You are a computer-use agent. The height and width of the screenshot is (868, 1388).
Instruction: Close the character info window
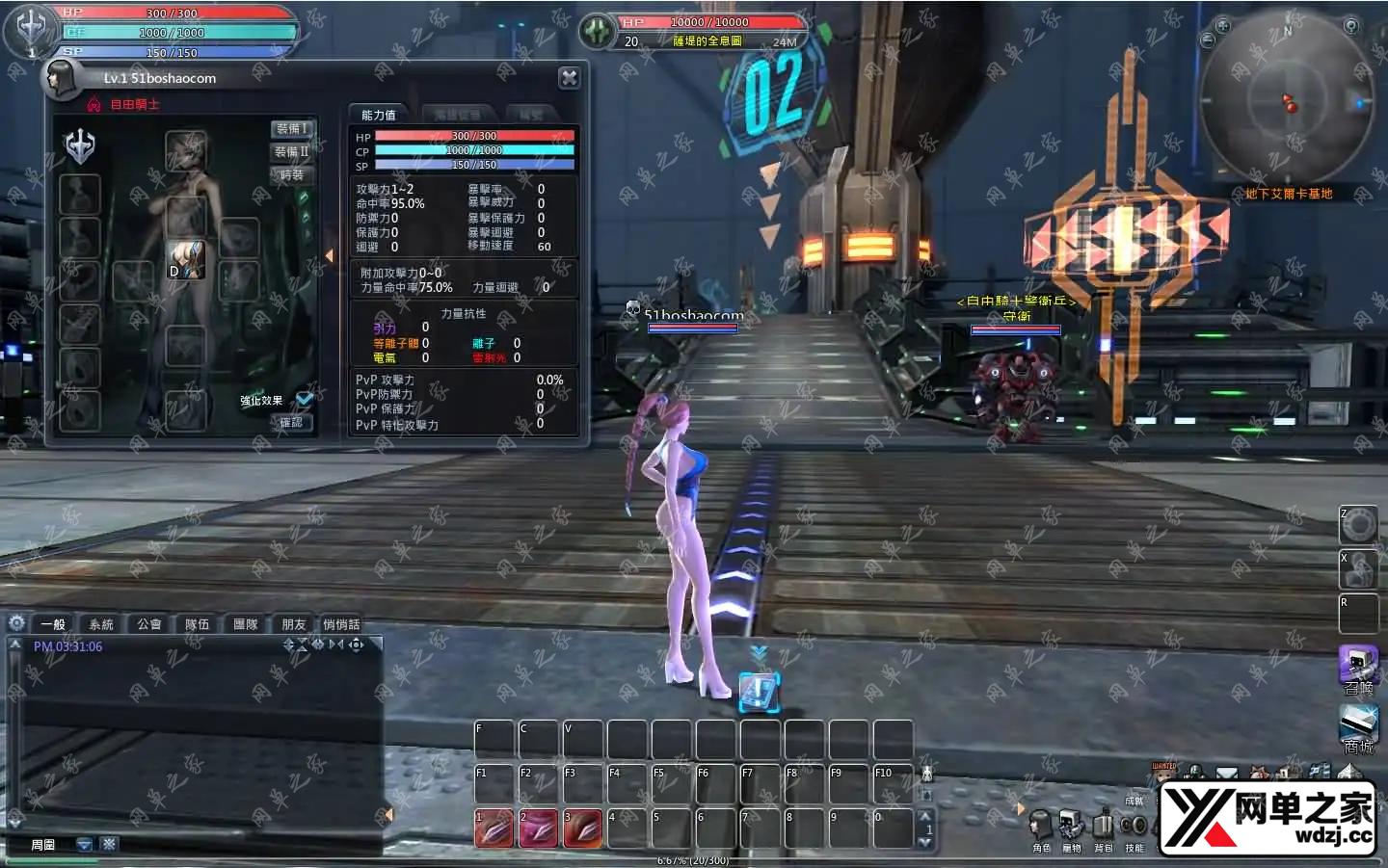point(570,78)
